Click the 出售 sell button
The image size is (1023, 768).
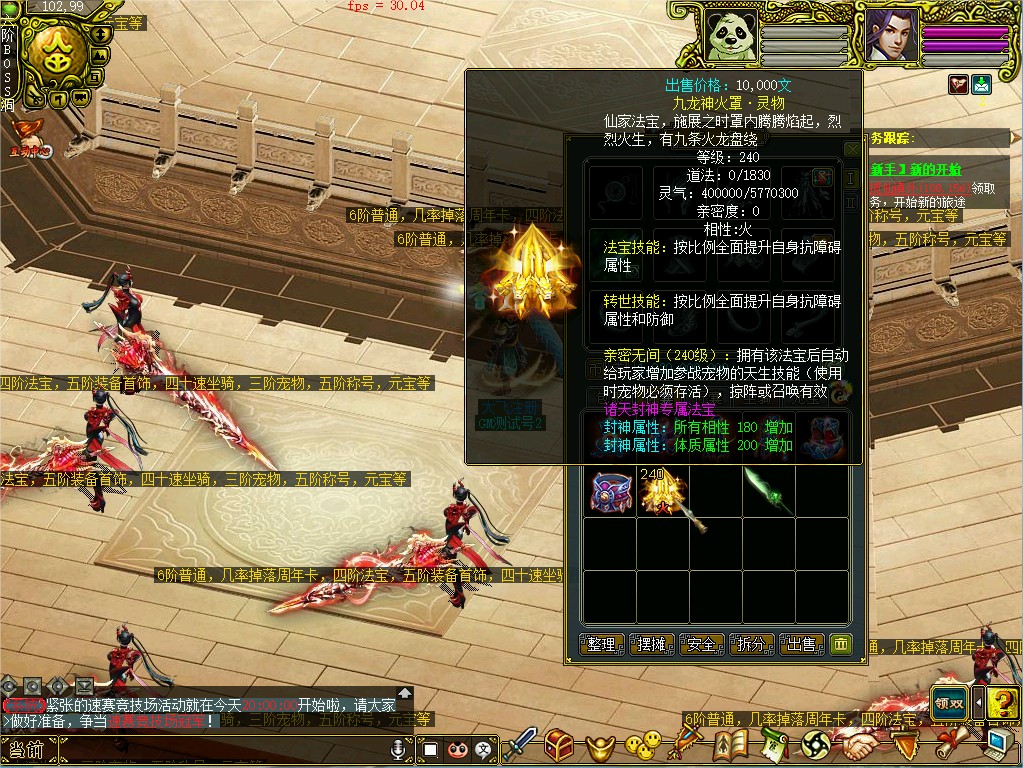coord(802,645)
